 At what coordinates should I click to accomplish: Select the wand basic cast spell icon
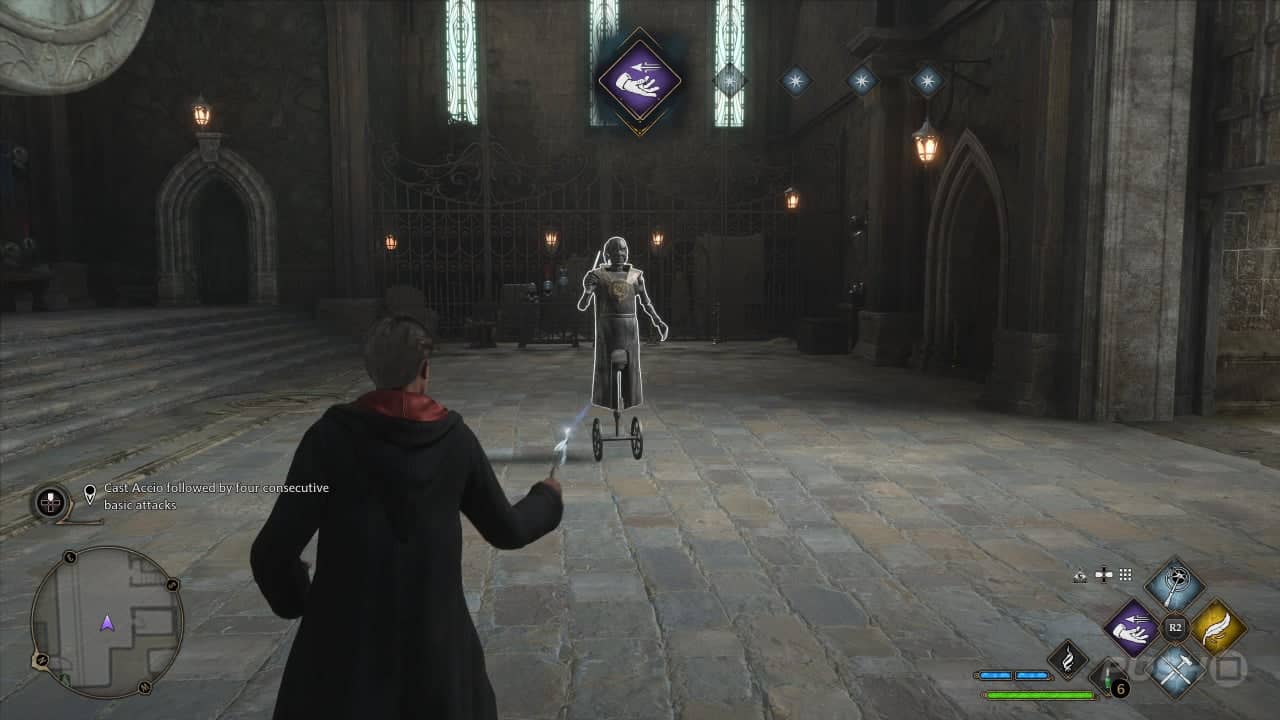click(1175, 586)
